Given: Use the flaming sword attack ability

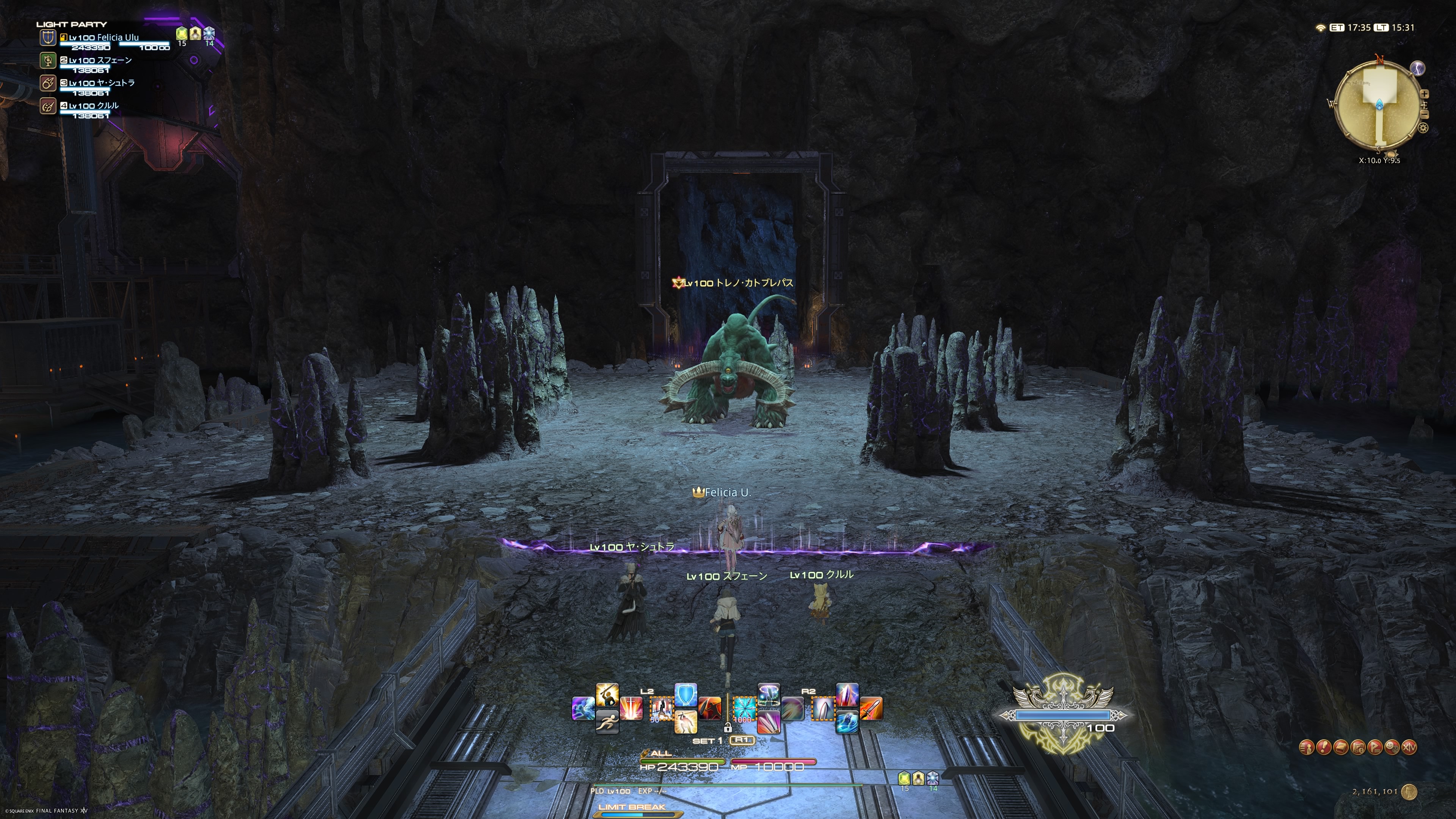Looking at the screenshot, I should (871, 708).
